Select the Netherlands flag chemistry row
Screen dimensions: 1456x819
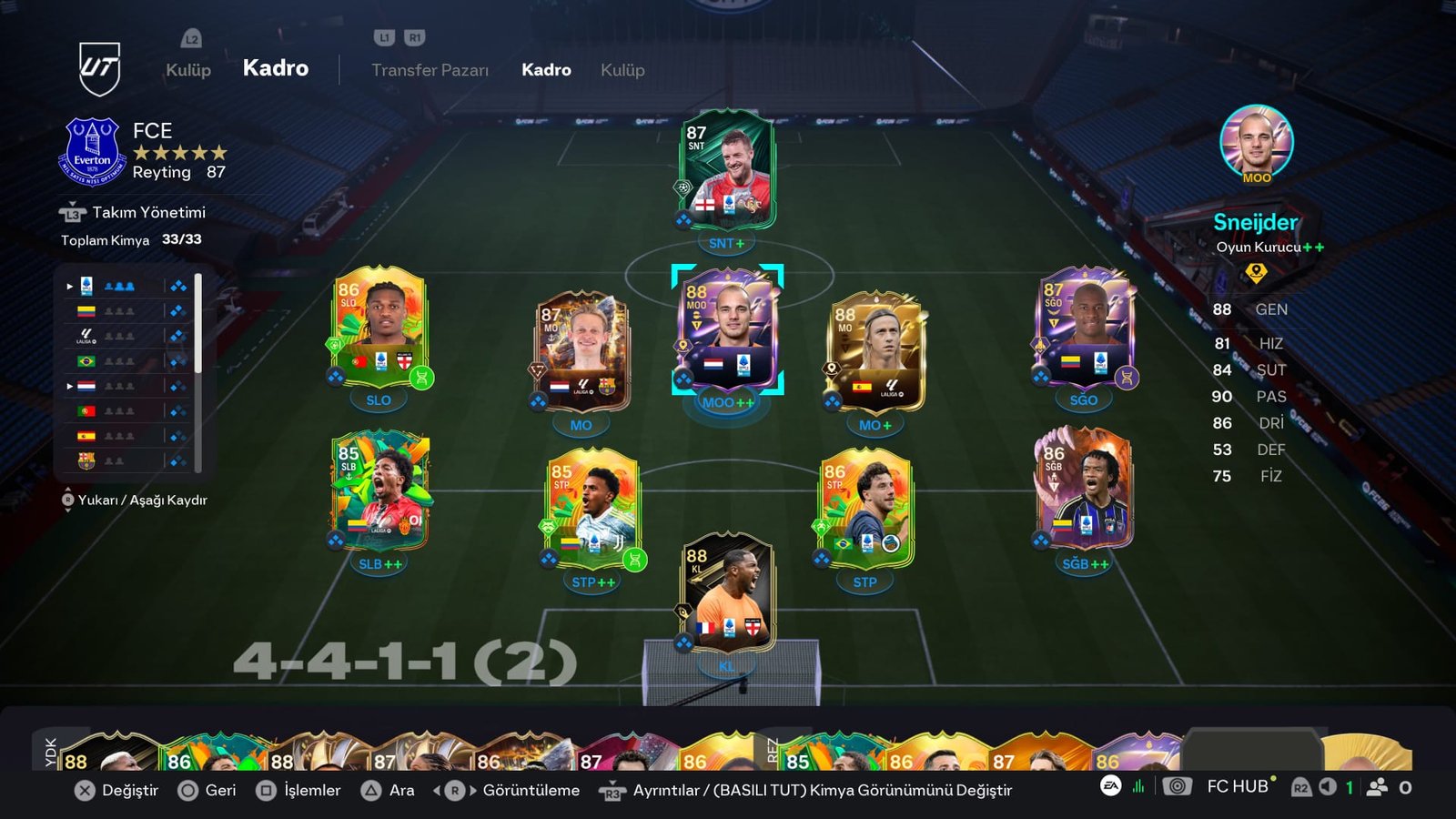pyautogui.click(x=127, y=386)
